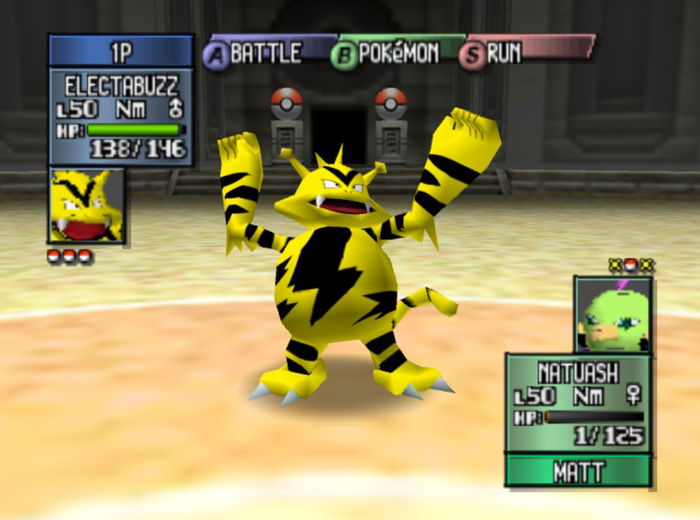Choose the Battle command

pyautogui.click(x=256, y=54)
